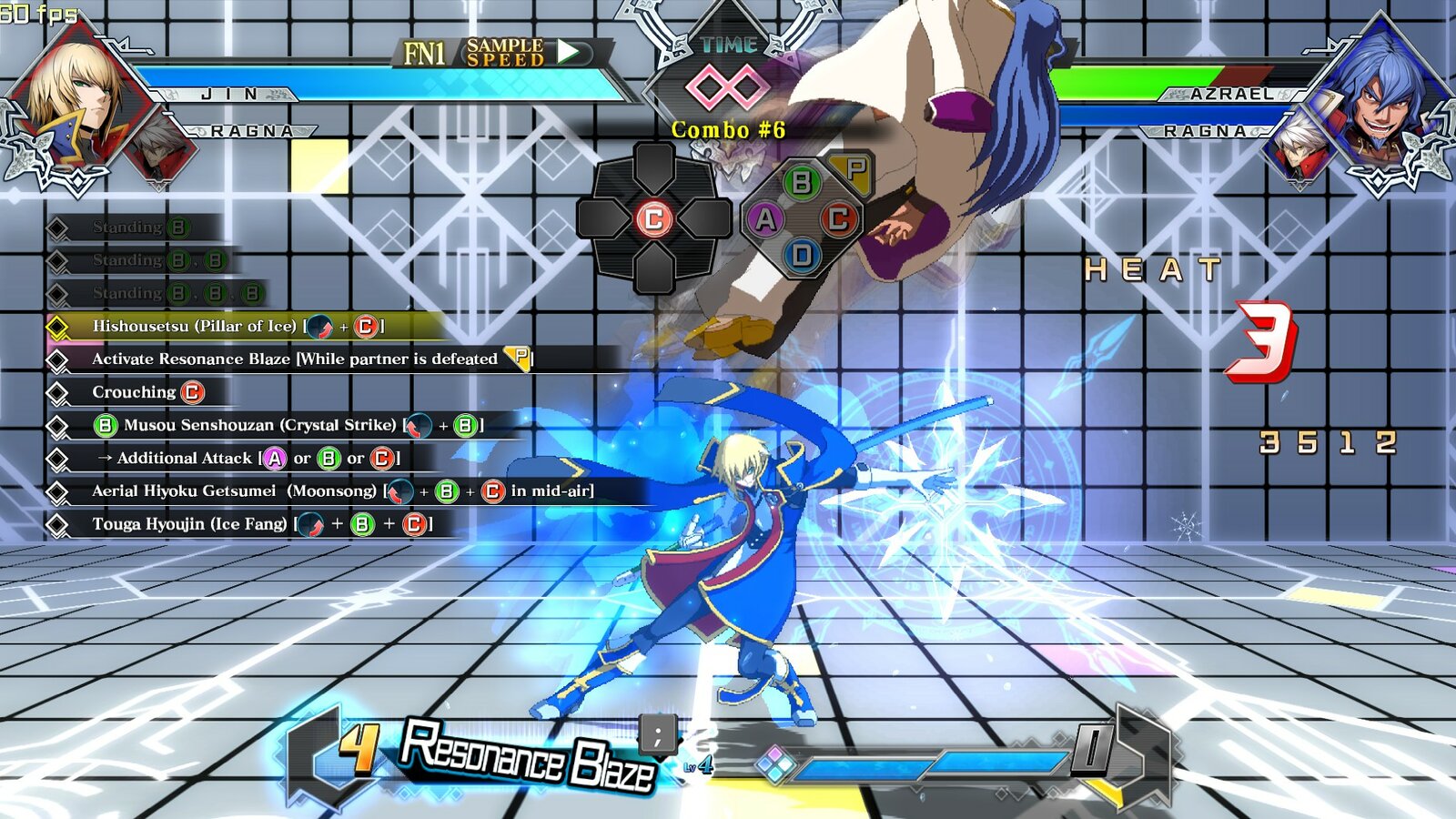
Task: Expand the Additional Attack sub-step
Action: pyautogui.click(x=246, y=459)
